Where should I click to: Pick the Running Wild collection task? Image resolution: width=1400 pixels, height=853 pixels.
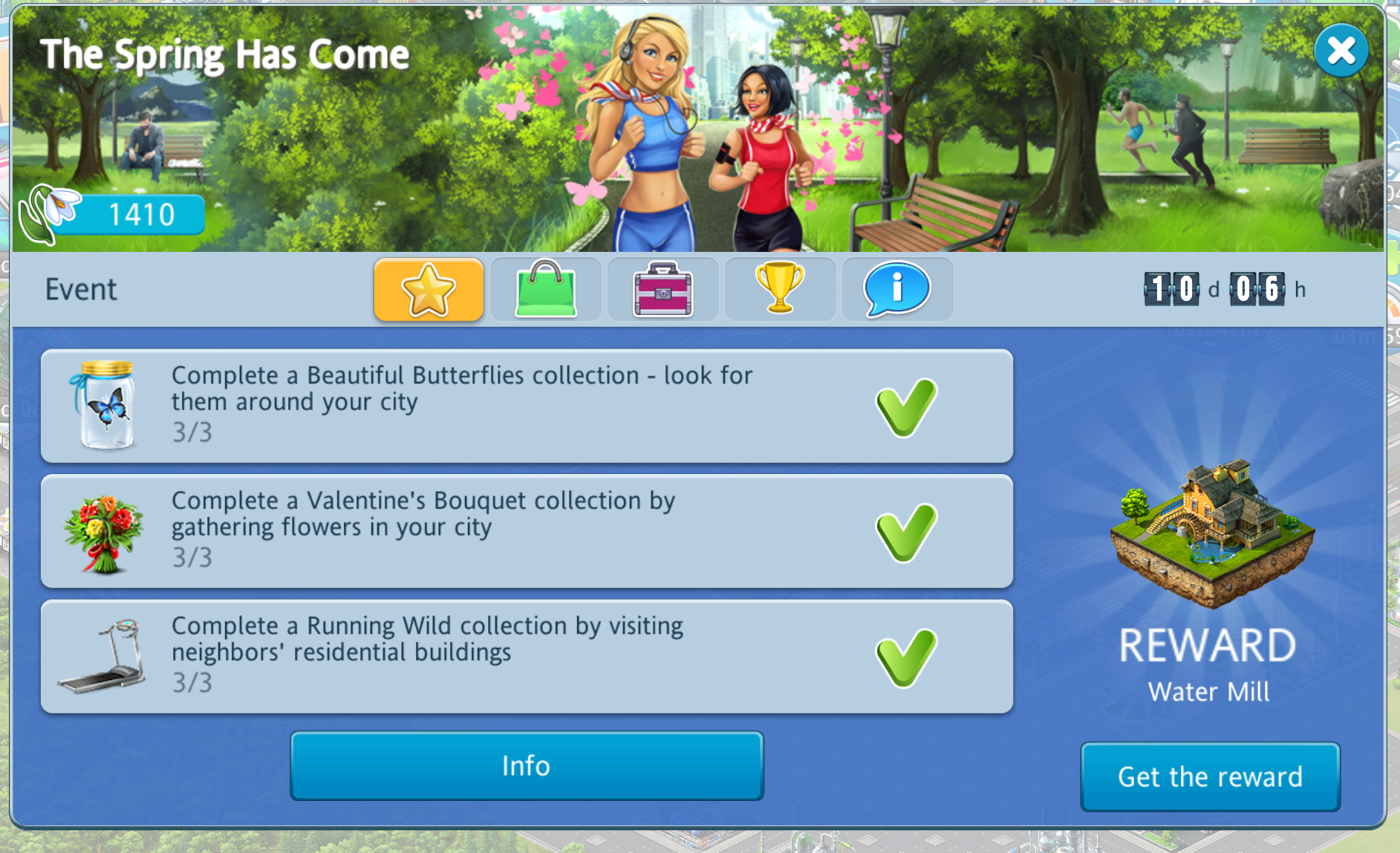coord(527,657)
